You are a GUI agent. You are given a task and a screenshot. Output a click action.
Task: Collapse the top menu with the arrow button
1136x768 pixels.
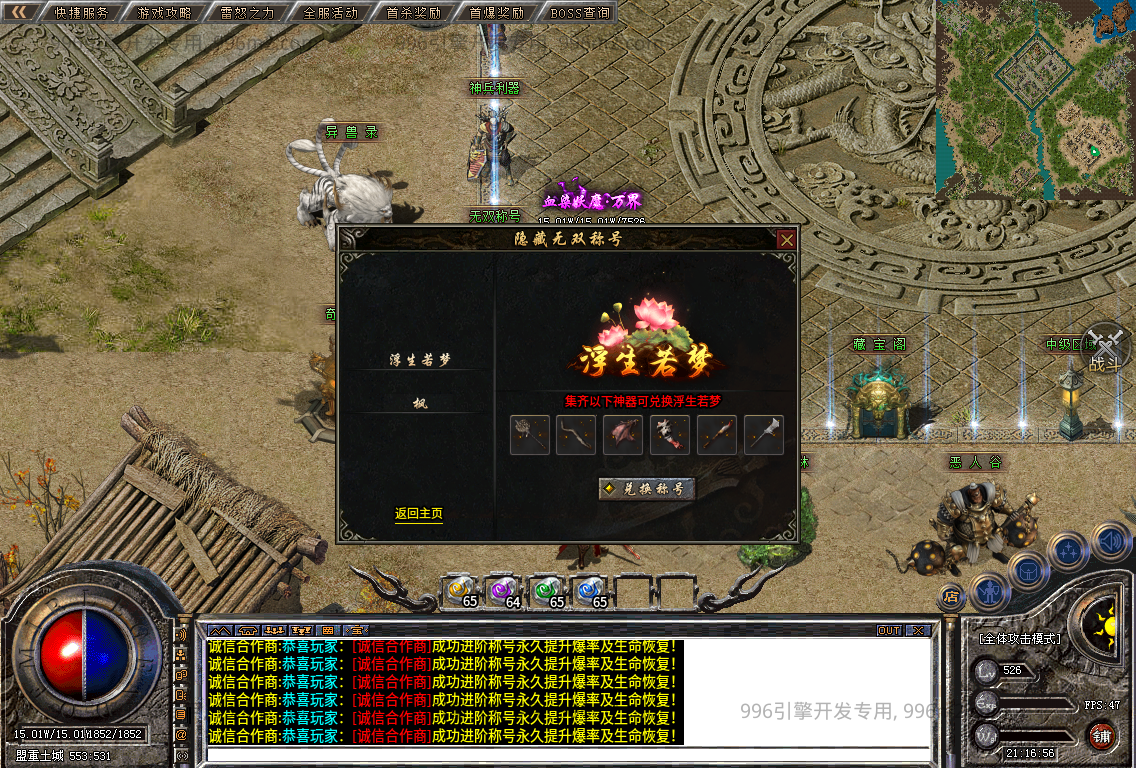click(19, 12)
